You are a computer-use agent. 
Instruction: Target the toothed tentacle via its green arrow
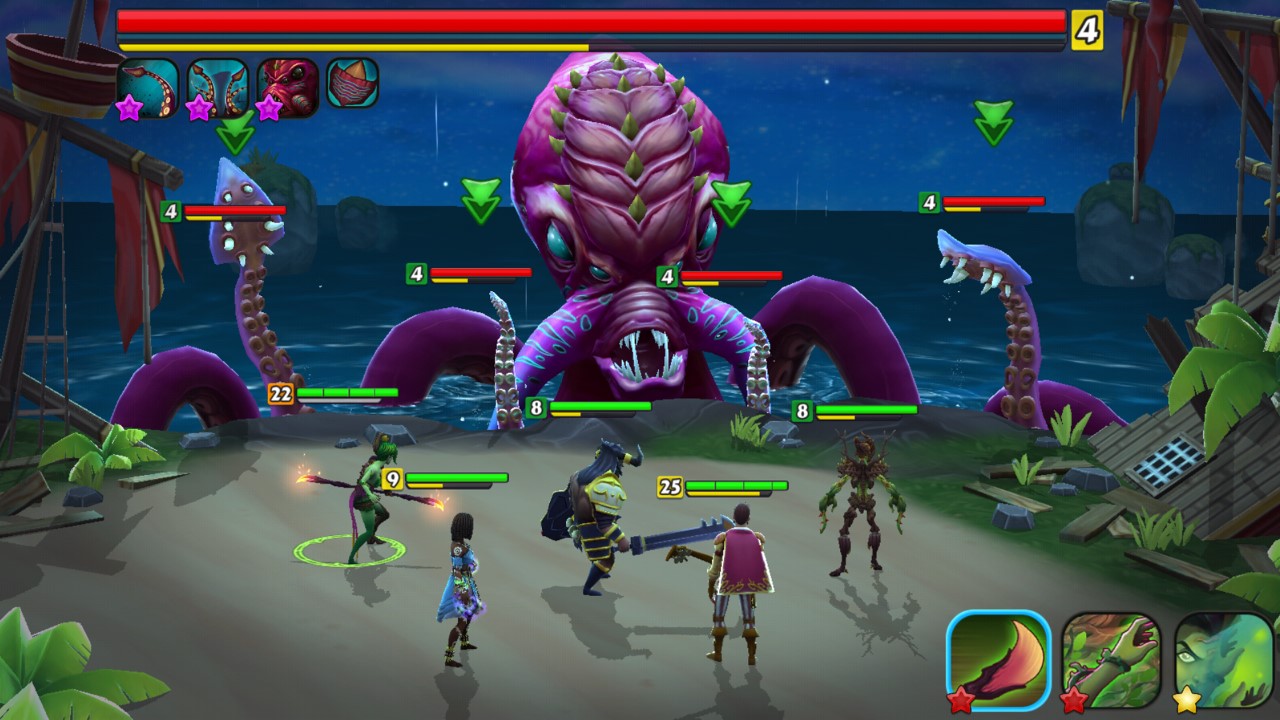(x=993, y=123)
